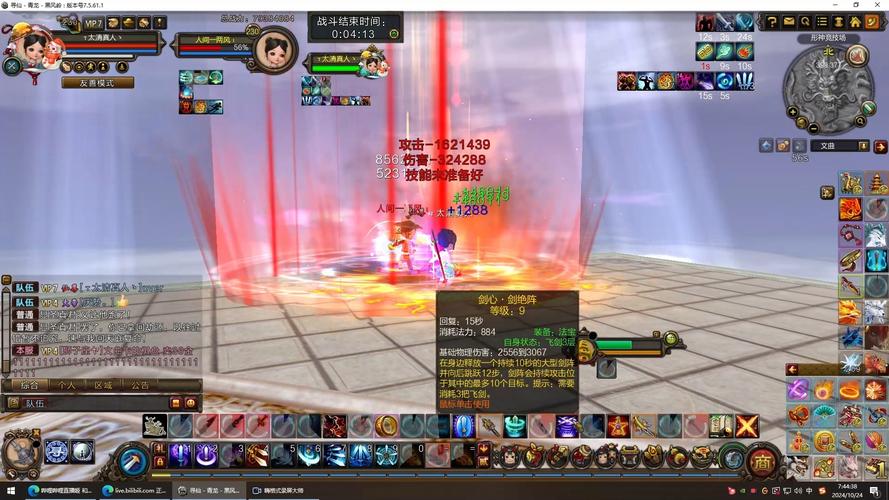Activate the crossed-swords red X skill
Screen dimensions: 889x500
[x=747, y=426]
